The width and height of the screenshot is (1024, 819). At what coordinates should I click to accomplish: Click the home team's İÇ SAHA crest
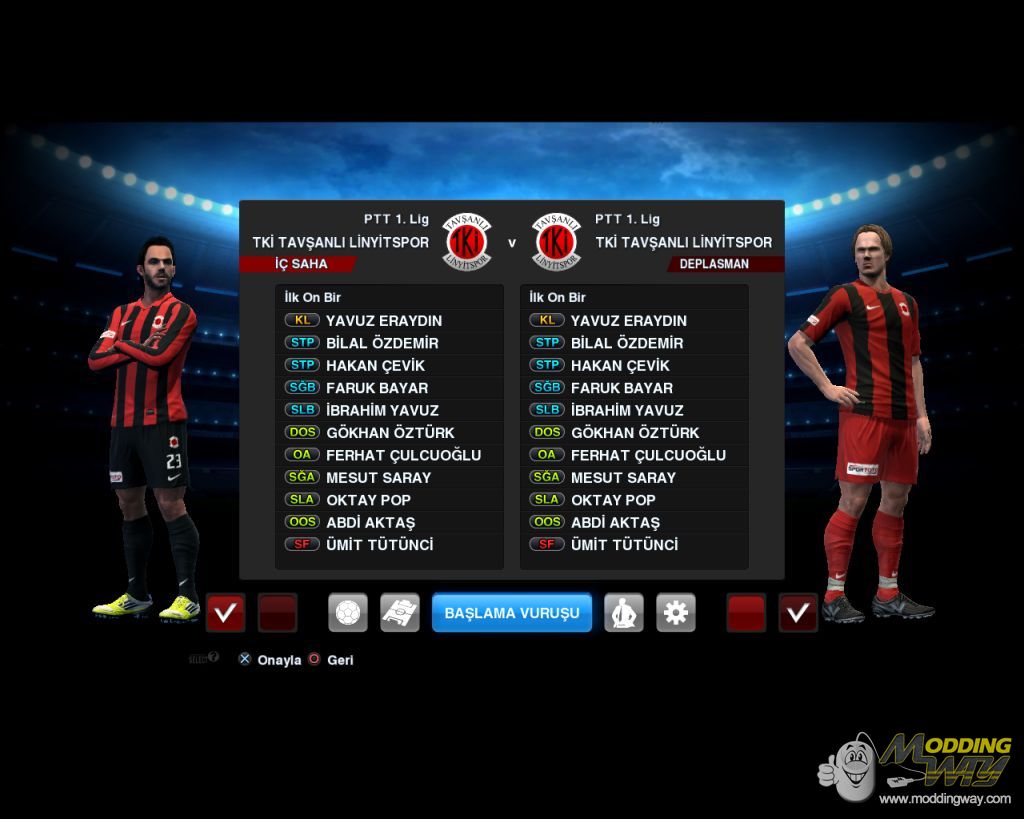click(467, 243)
